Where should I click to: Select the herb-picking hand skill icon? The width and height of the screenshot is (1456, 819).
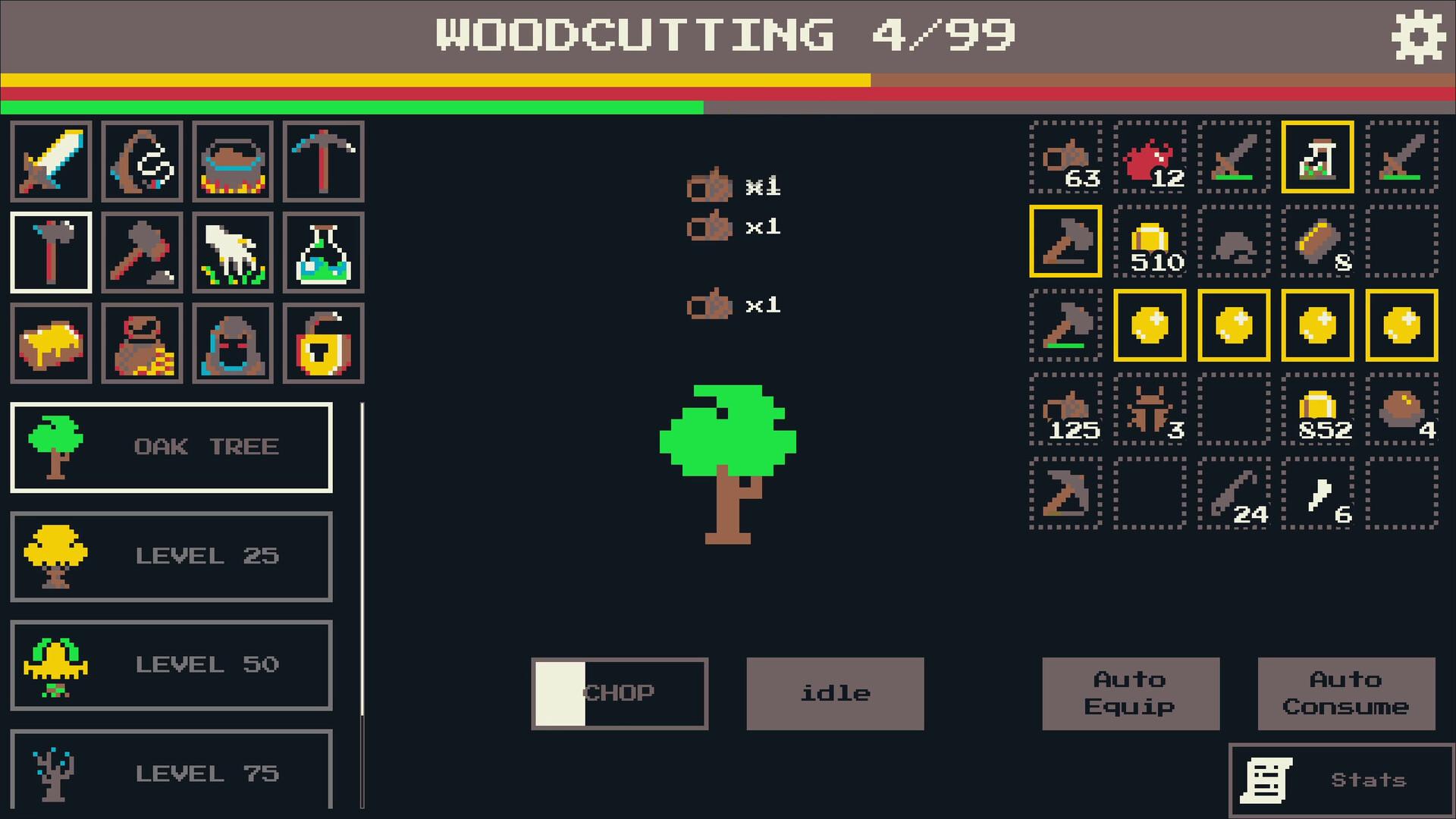(232, 253)
